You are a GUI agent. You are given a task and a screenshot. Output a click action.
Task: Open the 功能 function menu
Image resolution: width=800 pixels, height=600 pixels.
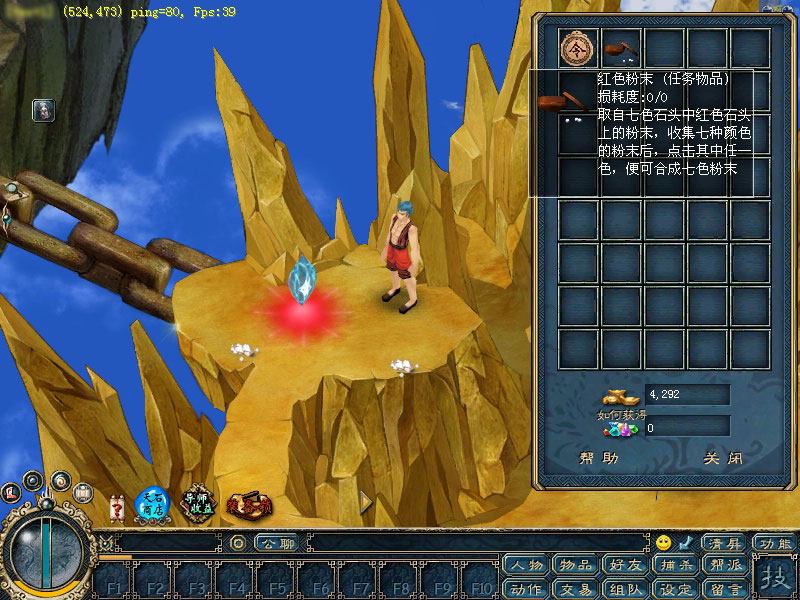776,543
